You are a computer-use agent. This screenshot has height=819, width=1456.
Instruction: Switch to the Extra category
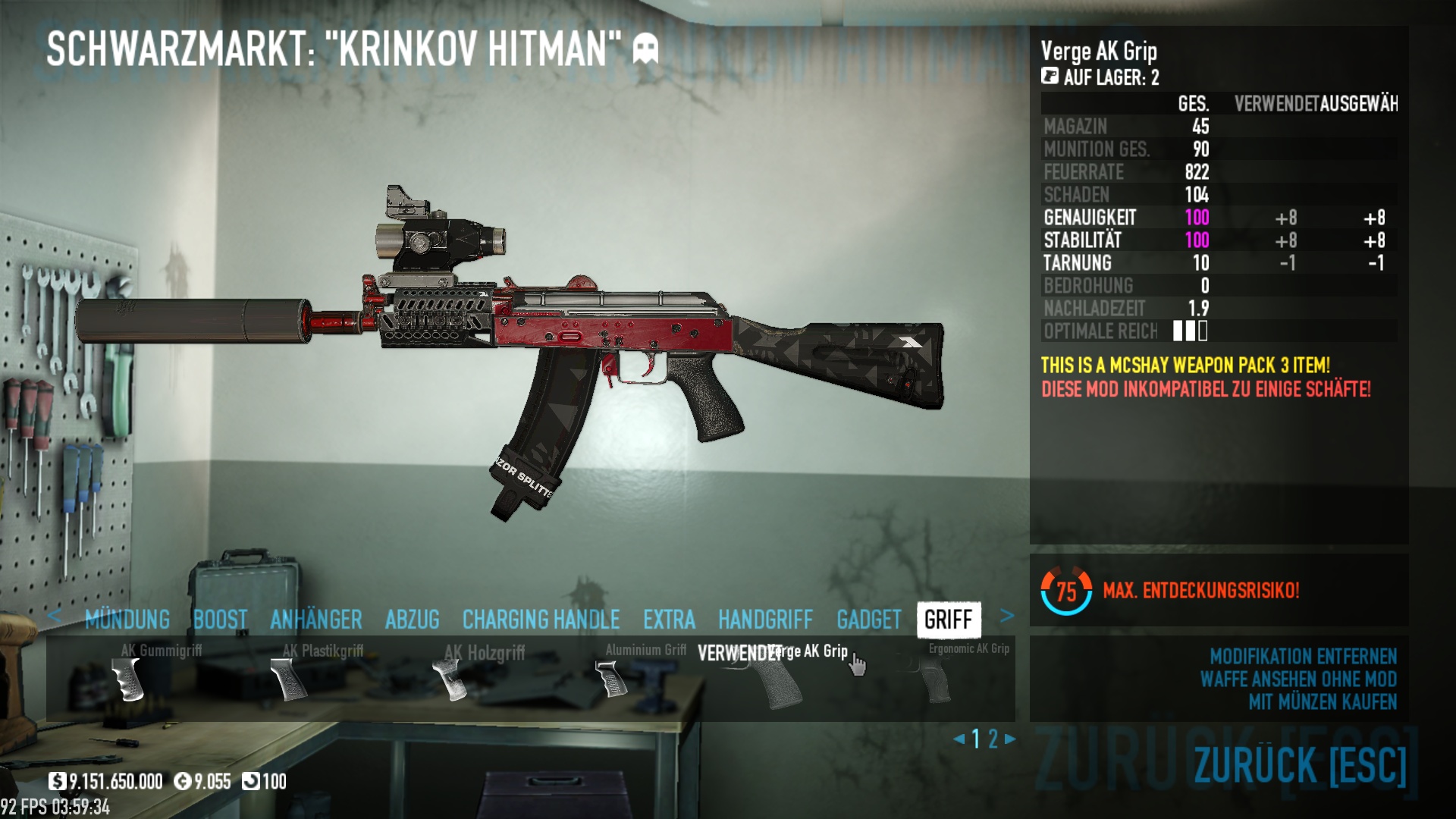tap(669, 620)
